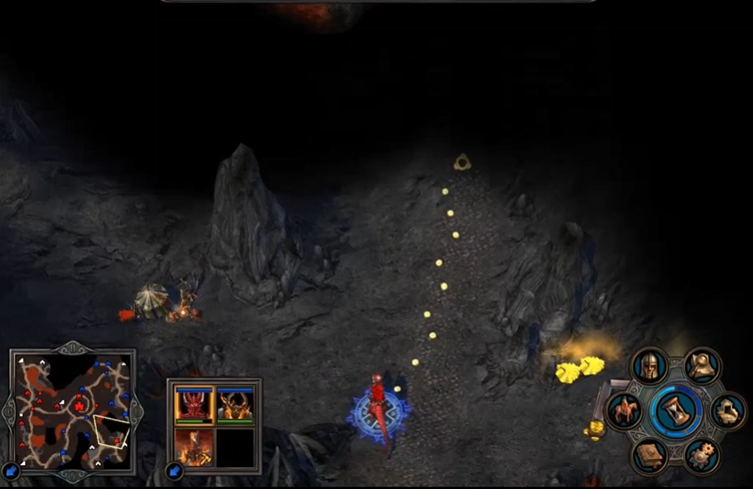Viewport: 753px width, 489px height.
Task: Open the helmet hero screen button
Action: tap(650, 366)
